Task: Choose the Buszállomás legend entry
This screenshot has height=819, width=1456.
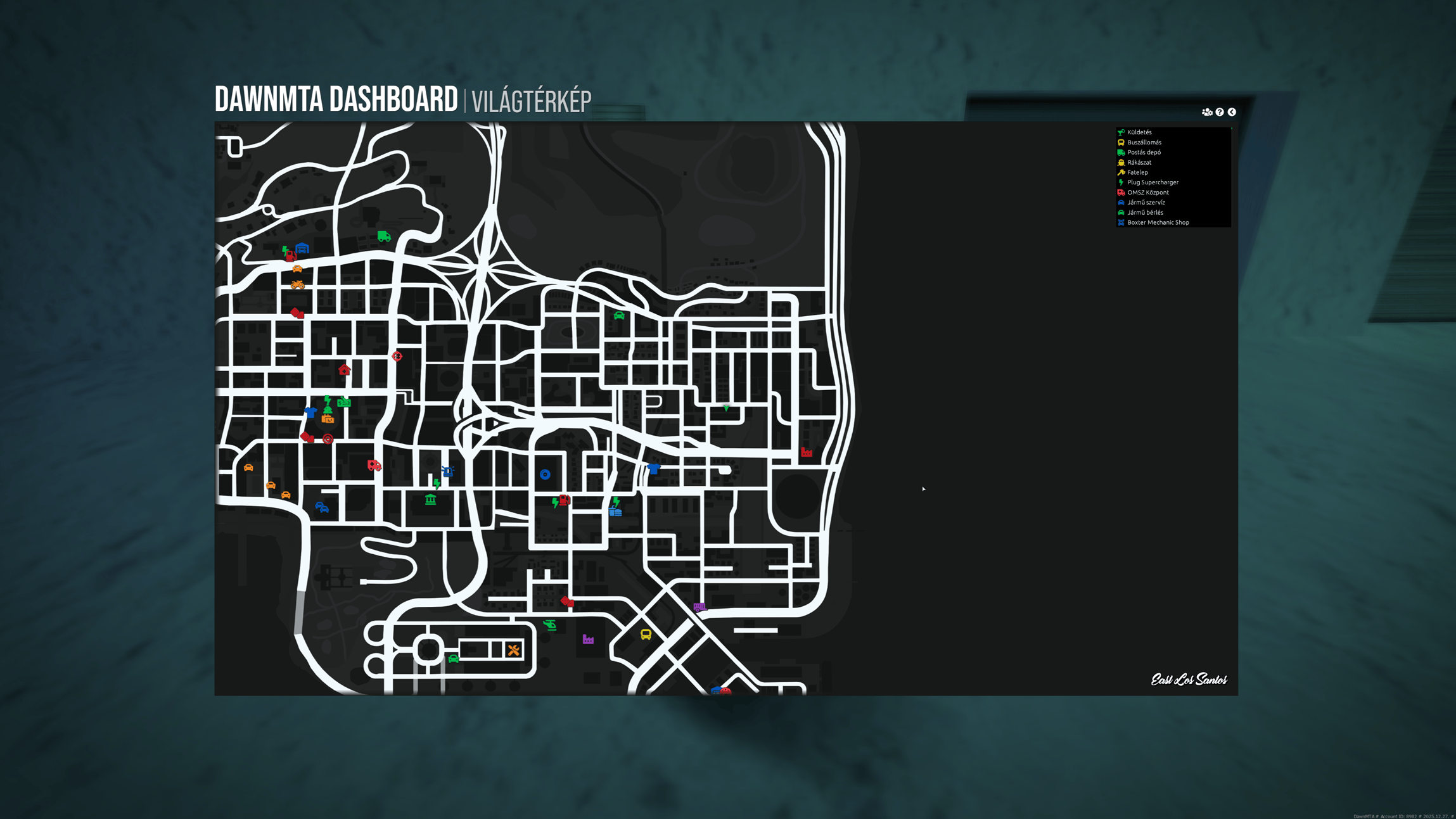Action: pos(1144,143)
